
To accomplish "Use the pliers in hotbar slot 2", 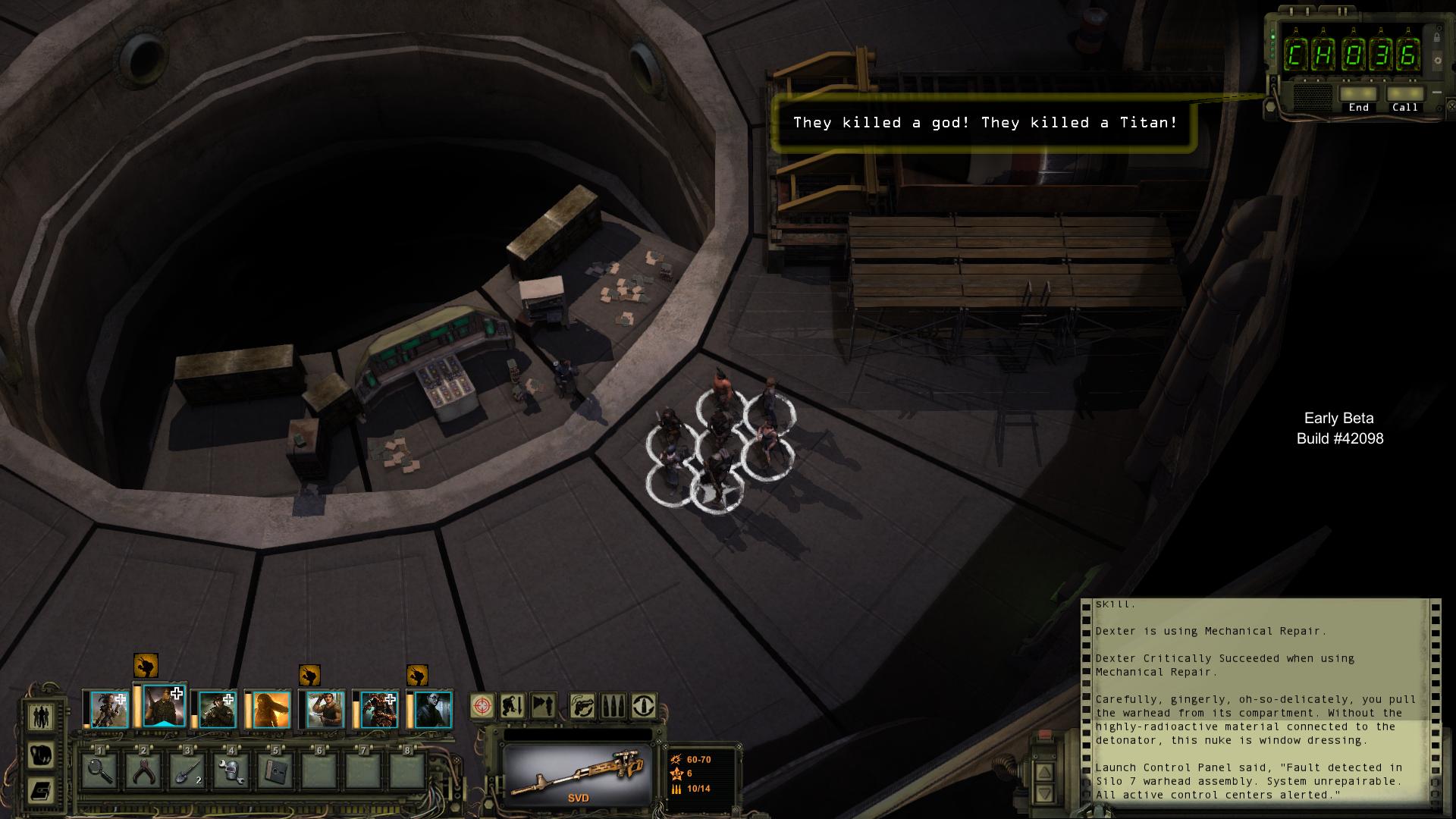I will pos(144,771).
